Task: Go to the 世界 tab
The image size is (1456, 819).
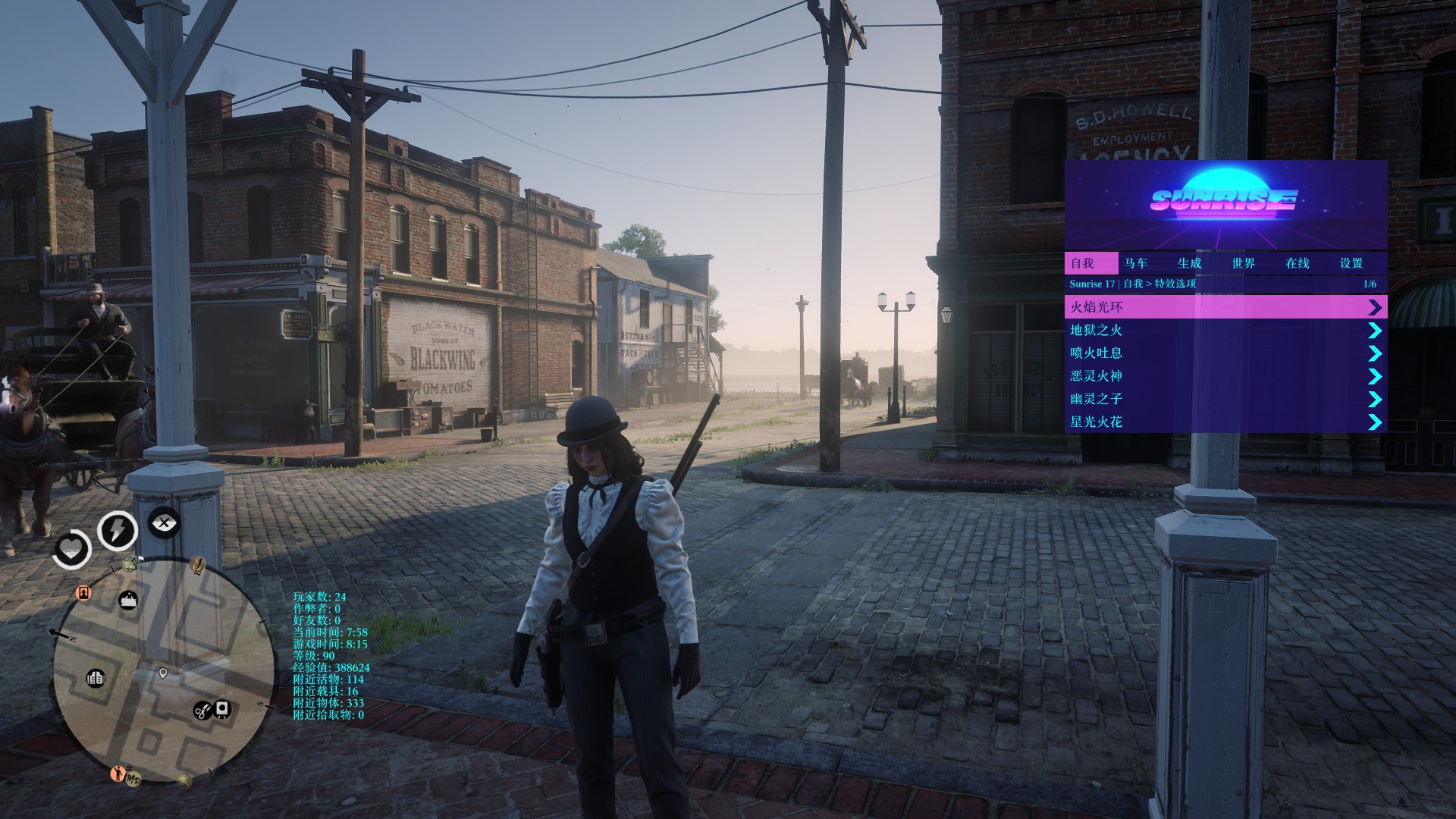Action: pos(1244,263)
